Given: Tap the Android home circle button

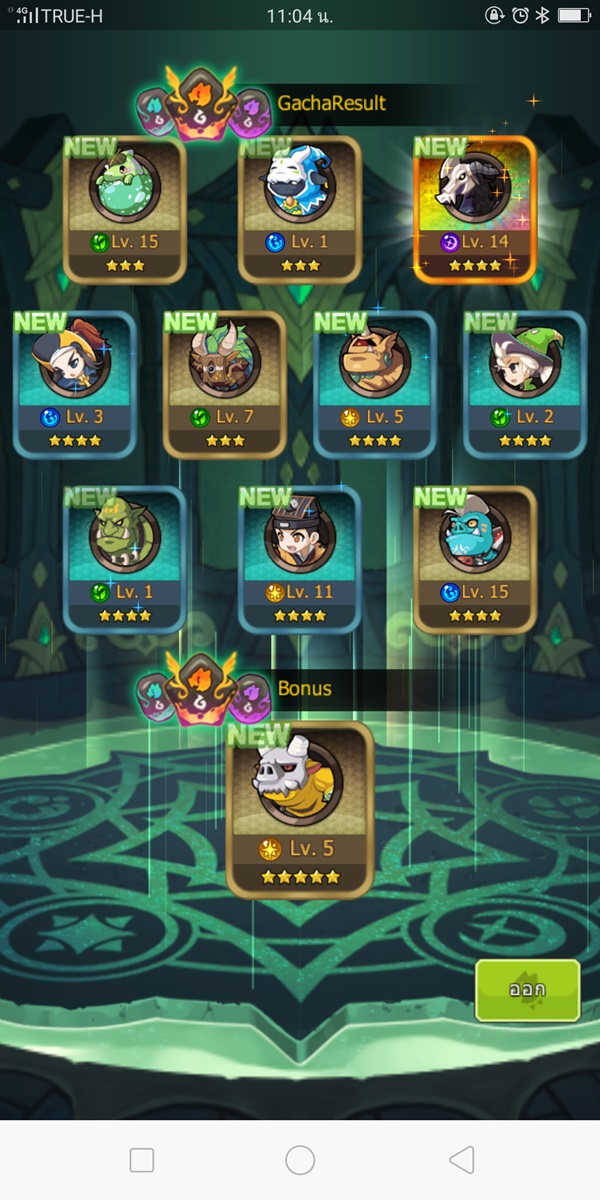Looking at the screenshot, I should (x=300, y=1160).
